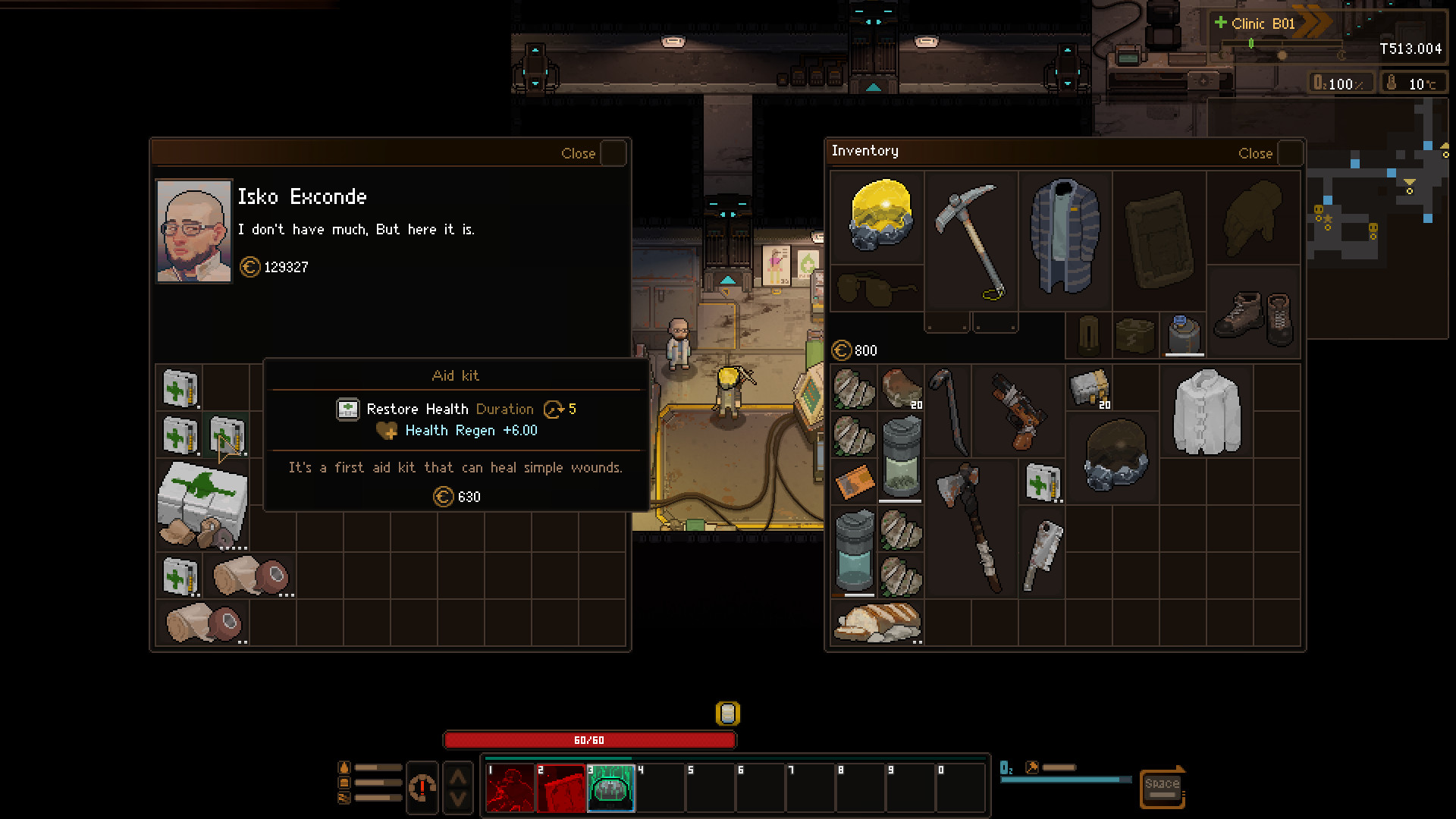
Task: Click the down arrow beside the hotbar
Action: pyautogui.click(x=457, y=801)
